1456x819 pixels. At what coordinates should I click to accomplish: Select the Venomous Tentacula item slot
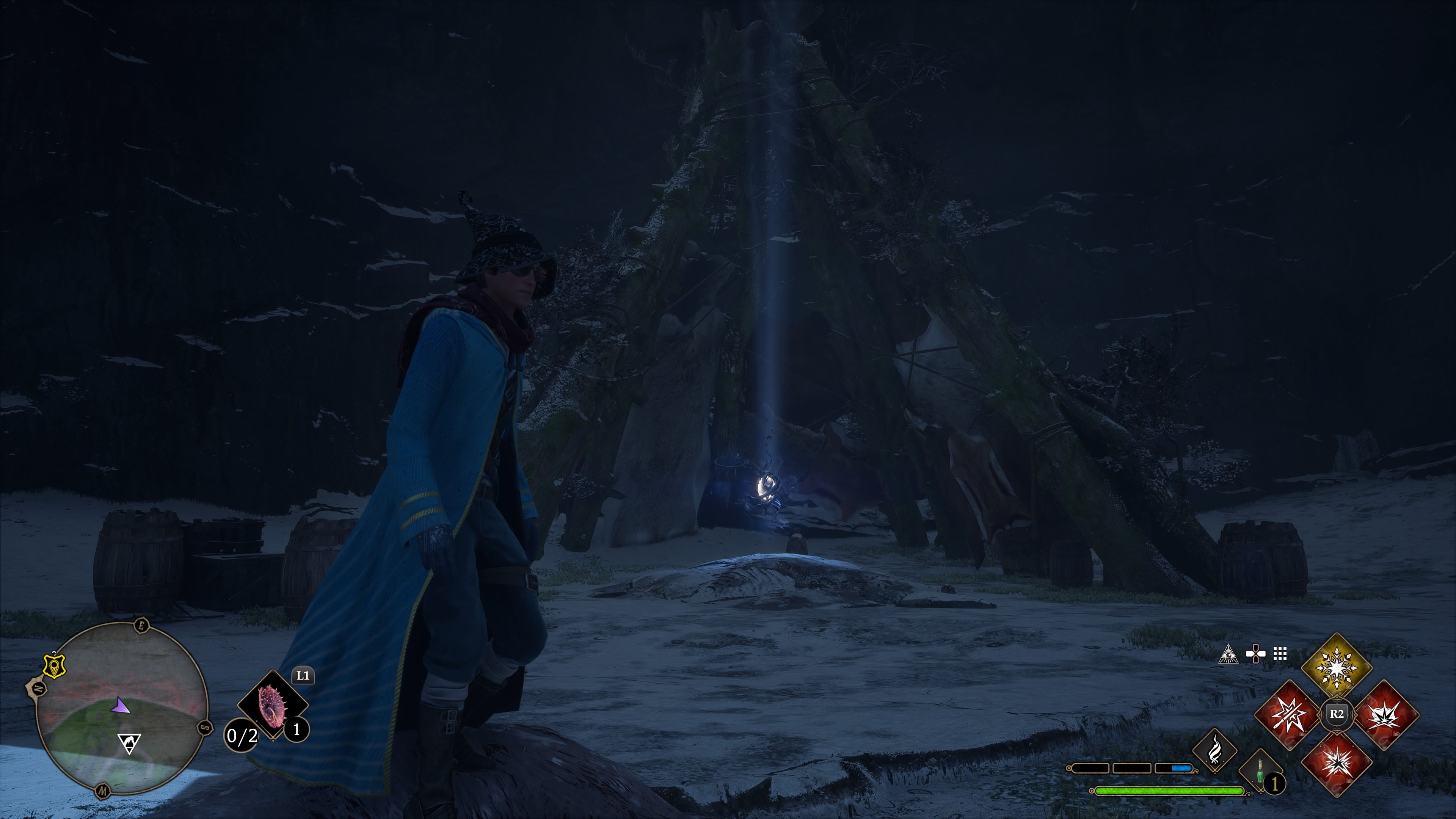[x=273, y=704]
